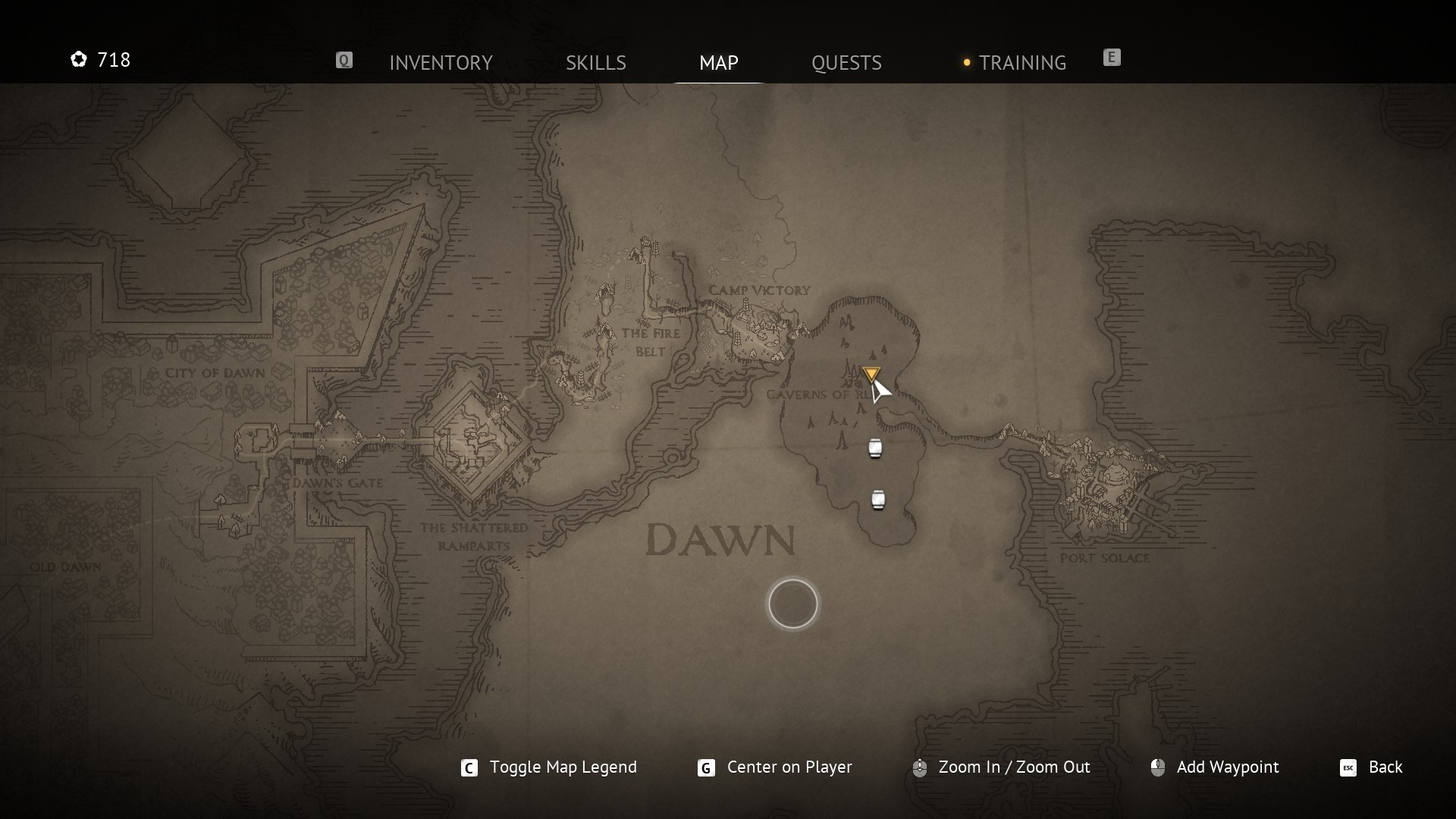Select the Map tab
The image size is (1456, 819).
pos(718,62)
